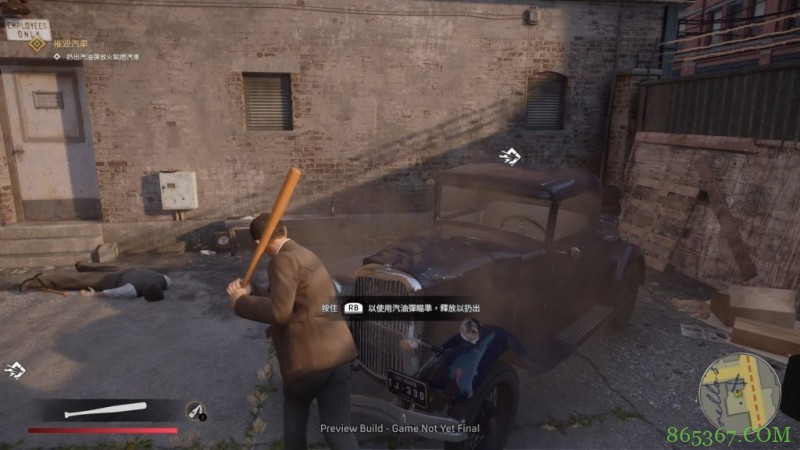Select the baseball bat weapon slot
This screenshot has height=450, width=800.
(104, 410)
